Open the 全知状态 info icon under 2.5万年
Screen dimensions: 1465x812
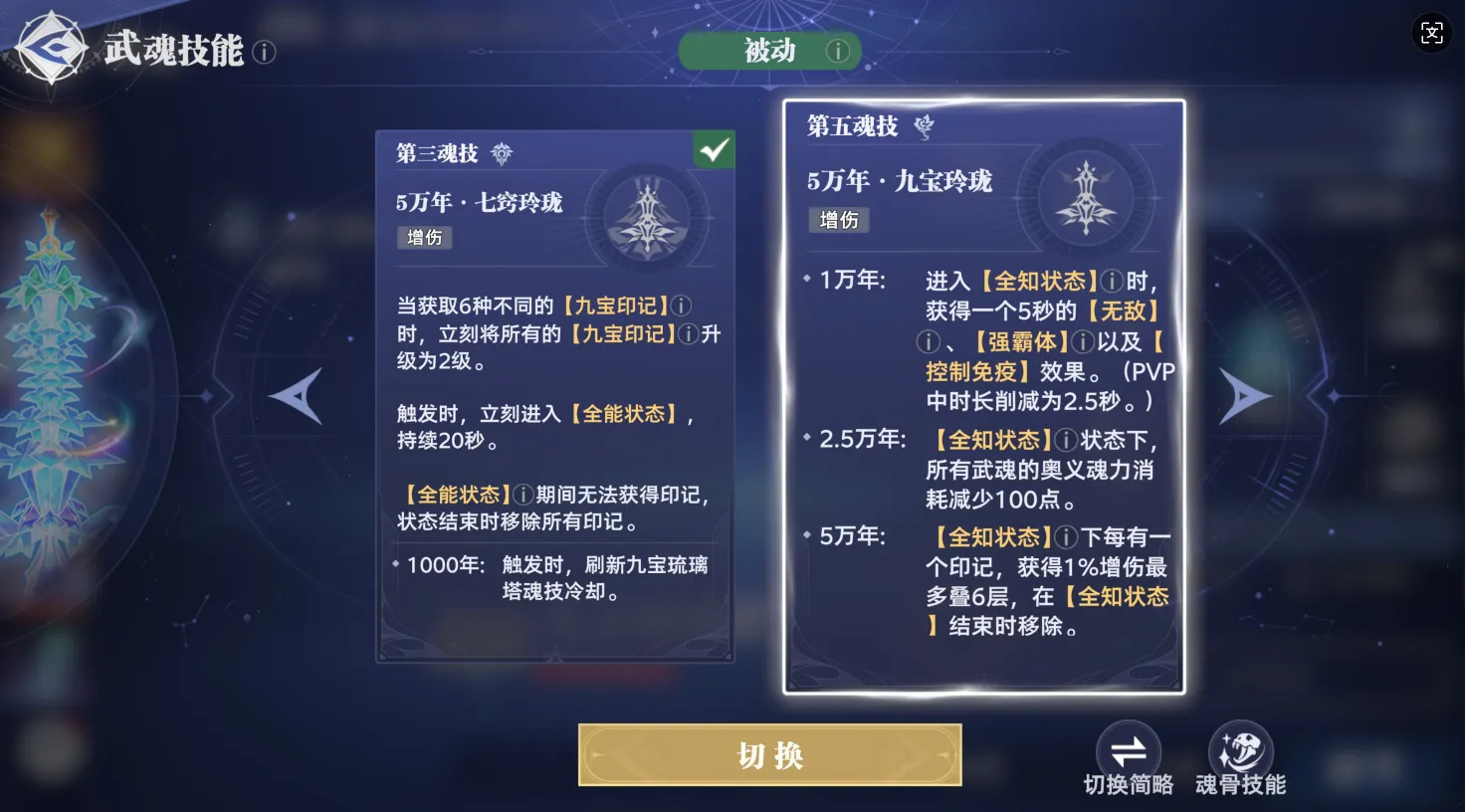tap(1067, 439)
